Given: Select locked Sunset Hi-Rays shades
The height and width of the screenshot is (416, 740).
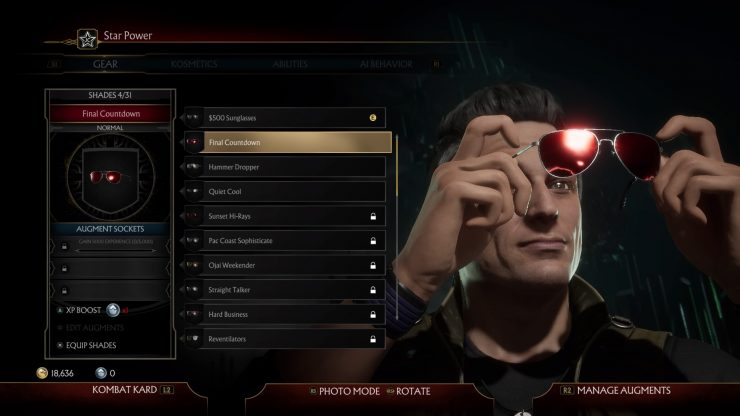Looking at the screenshot, I should 295,216.
